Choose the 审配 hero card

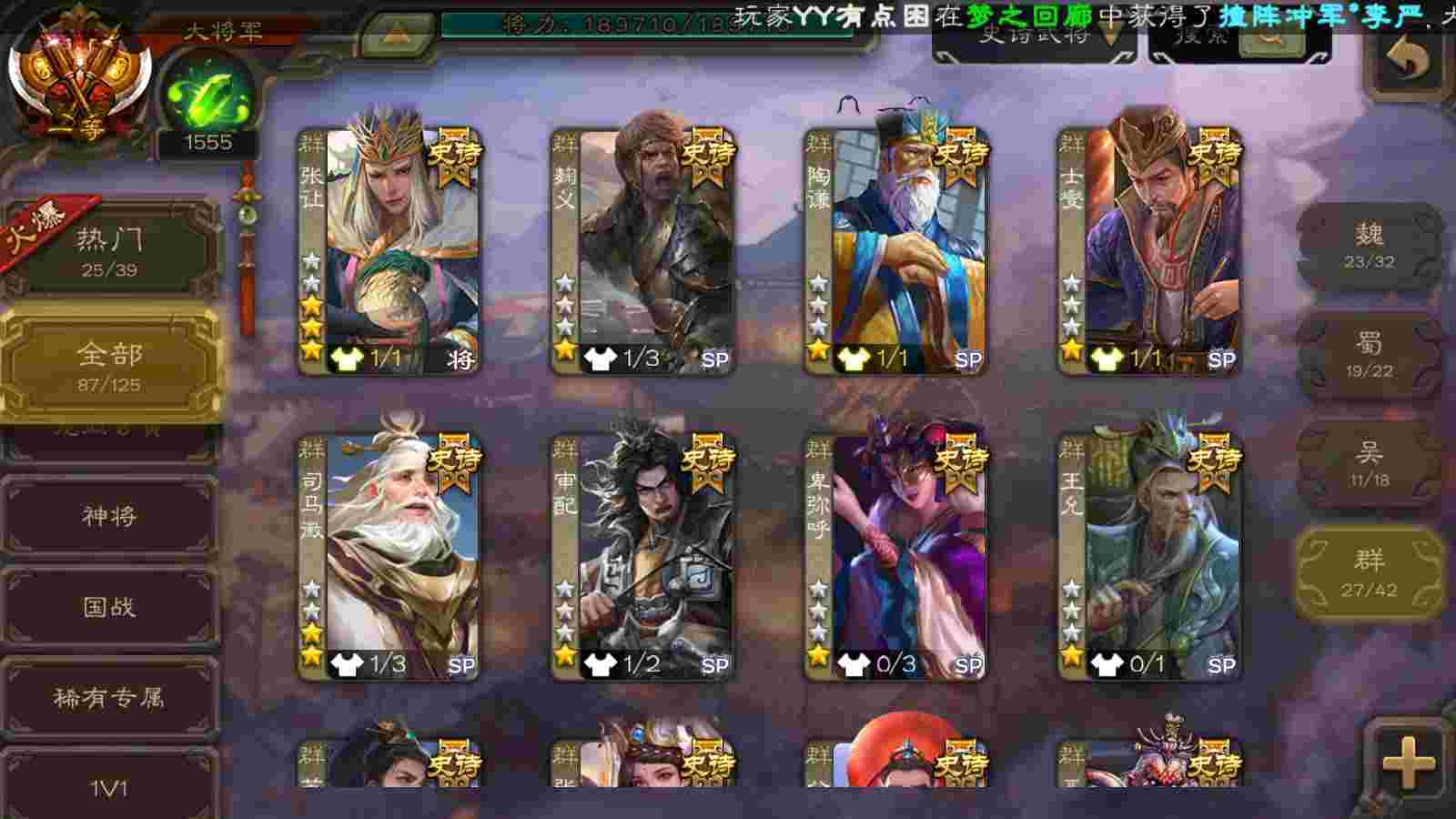(642, 557)
